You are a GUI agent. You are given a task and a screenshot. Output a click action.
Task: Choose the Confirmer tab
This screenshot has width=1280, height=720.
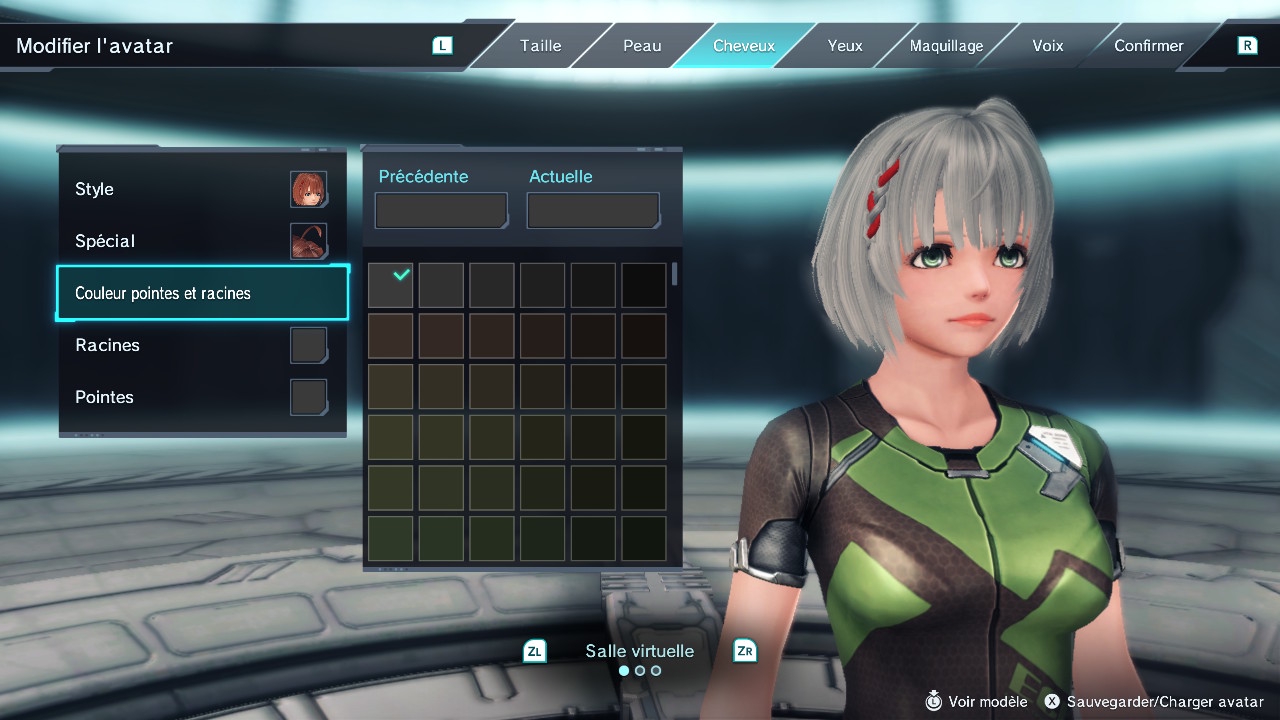1148,46
